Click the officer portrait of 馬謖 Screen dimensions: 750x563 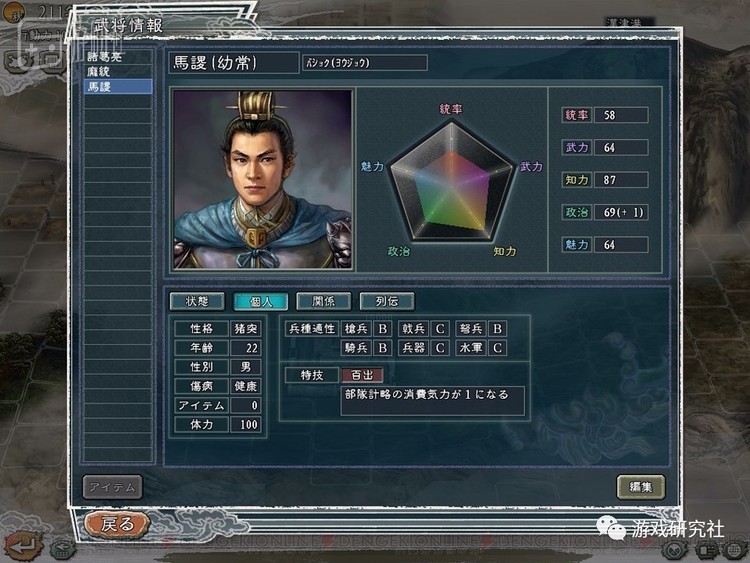click(263, 180)
